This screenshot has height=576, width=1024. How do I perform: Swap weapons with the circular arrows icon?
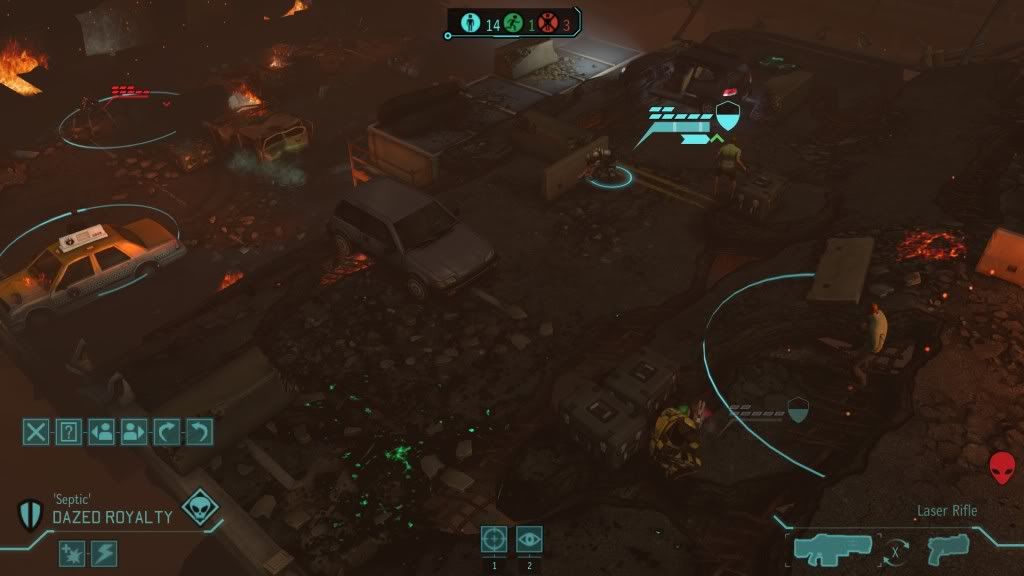(x=896, y=550)
